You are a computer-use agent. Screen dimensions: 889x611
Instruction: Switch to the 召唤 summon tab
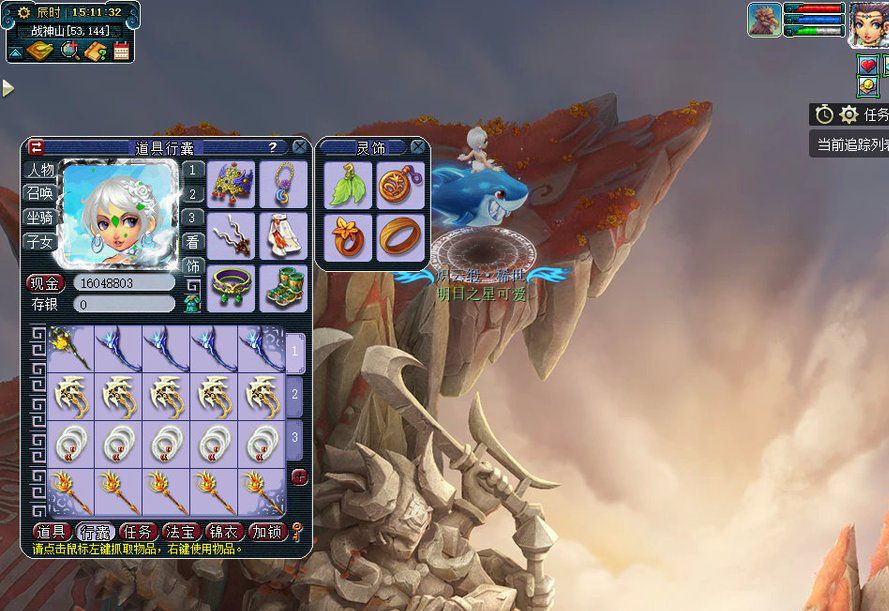[40, 194]
